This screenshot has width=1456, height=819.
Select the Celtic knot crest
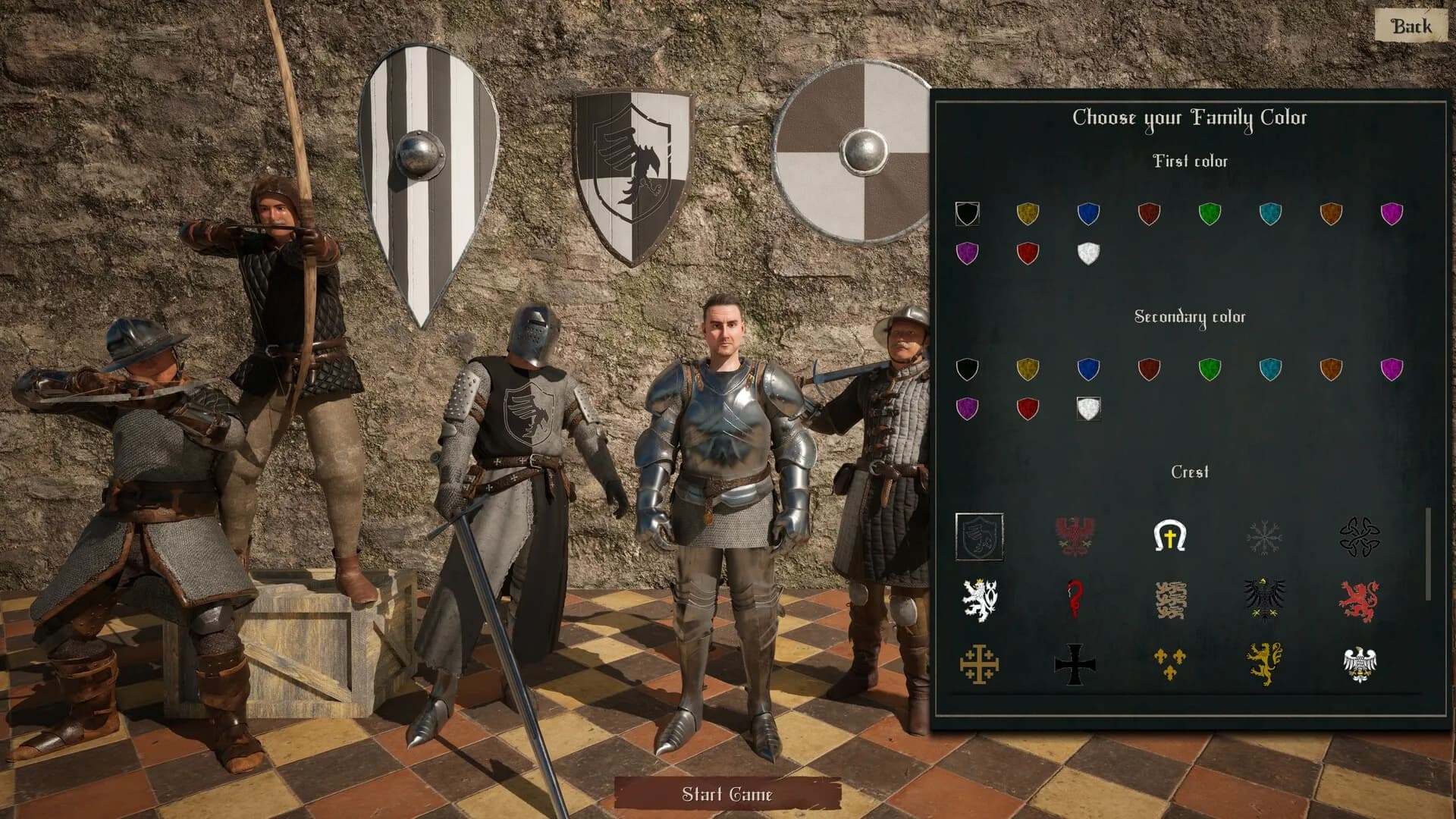[x=1359, y=537]
